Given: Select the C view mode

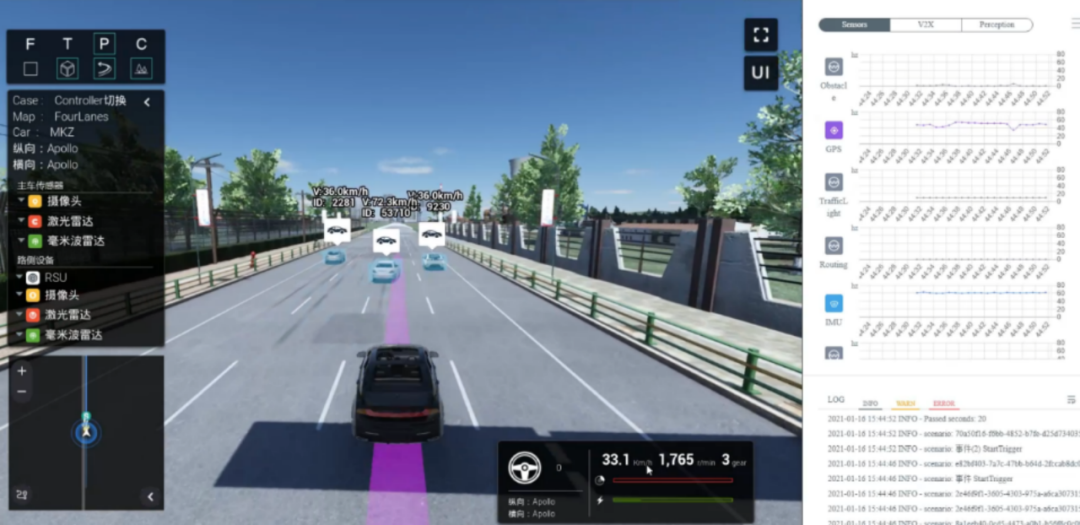Looking at the screenshot, I should (141, 44).
